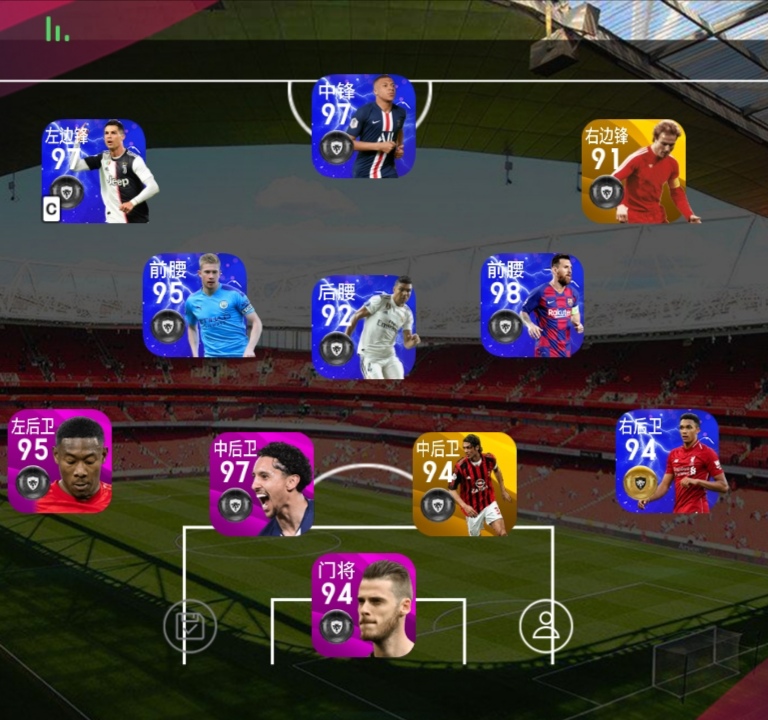
Task: Select the 左后卫 card rated 95
Action: coord(59,461)
